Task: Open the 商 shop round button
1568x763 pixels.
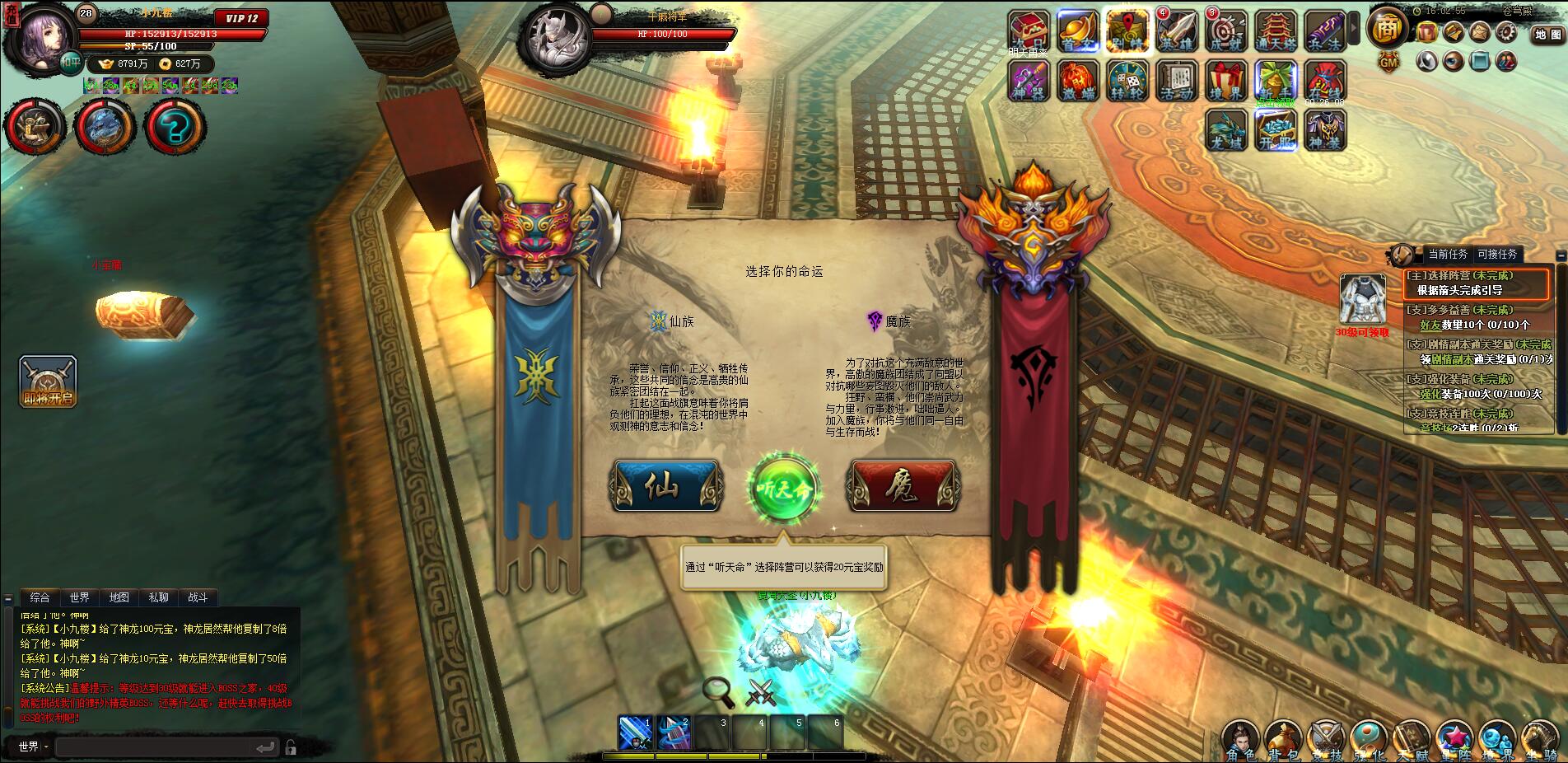Action: click(x=1388, y=29)
